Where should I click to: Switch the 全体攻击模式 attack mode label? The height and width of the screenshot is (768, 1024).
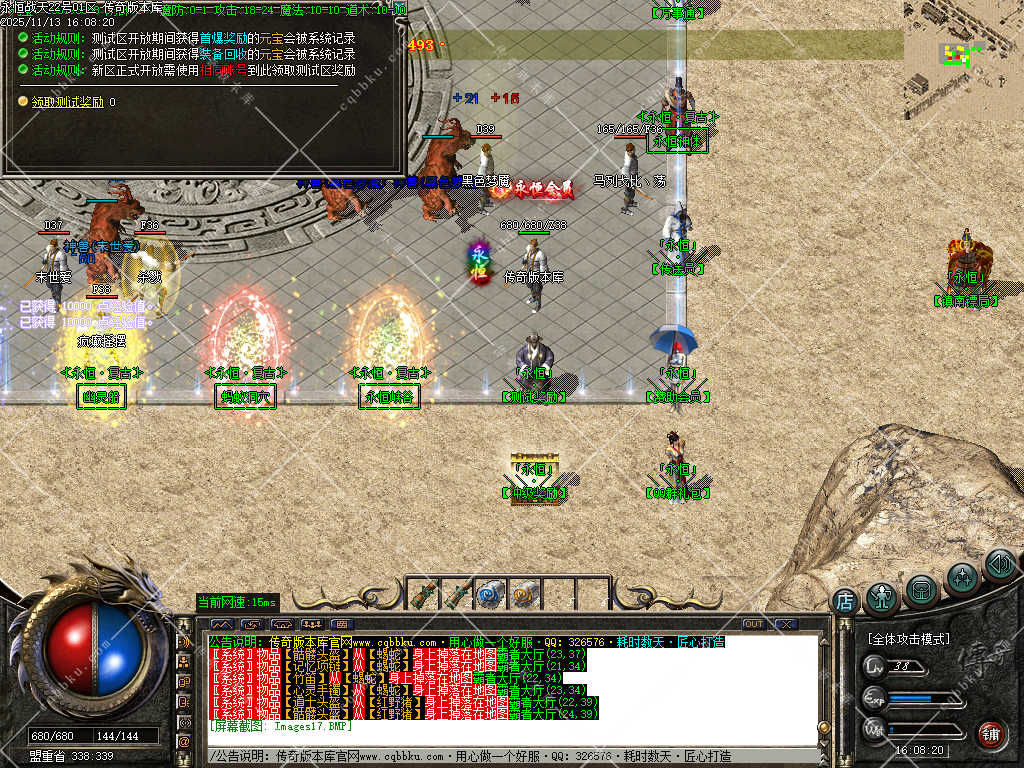point(910,639)
